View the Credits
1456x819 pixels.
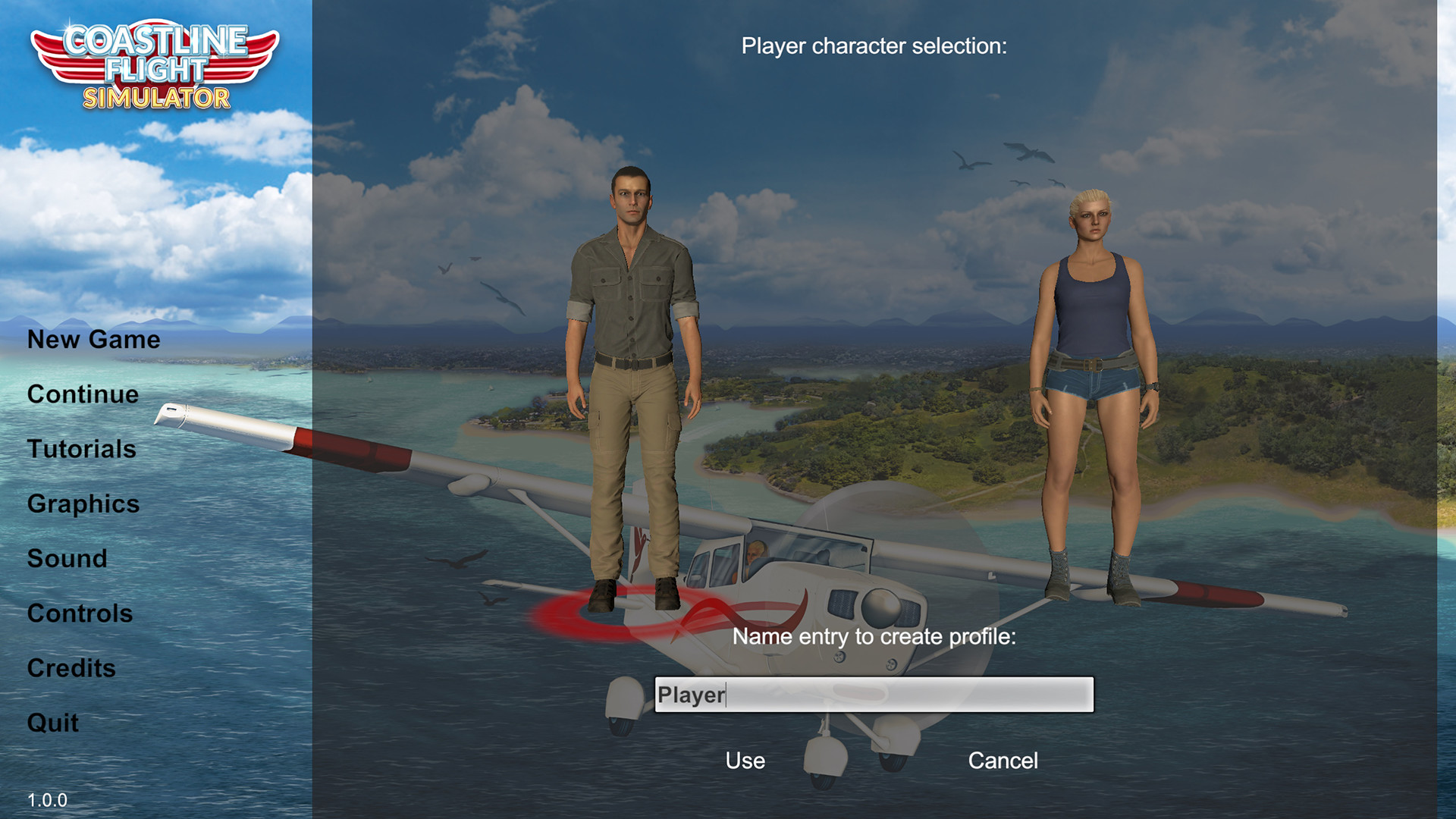tap(71, 668)
